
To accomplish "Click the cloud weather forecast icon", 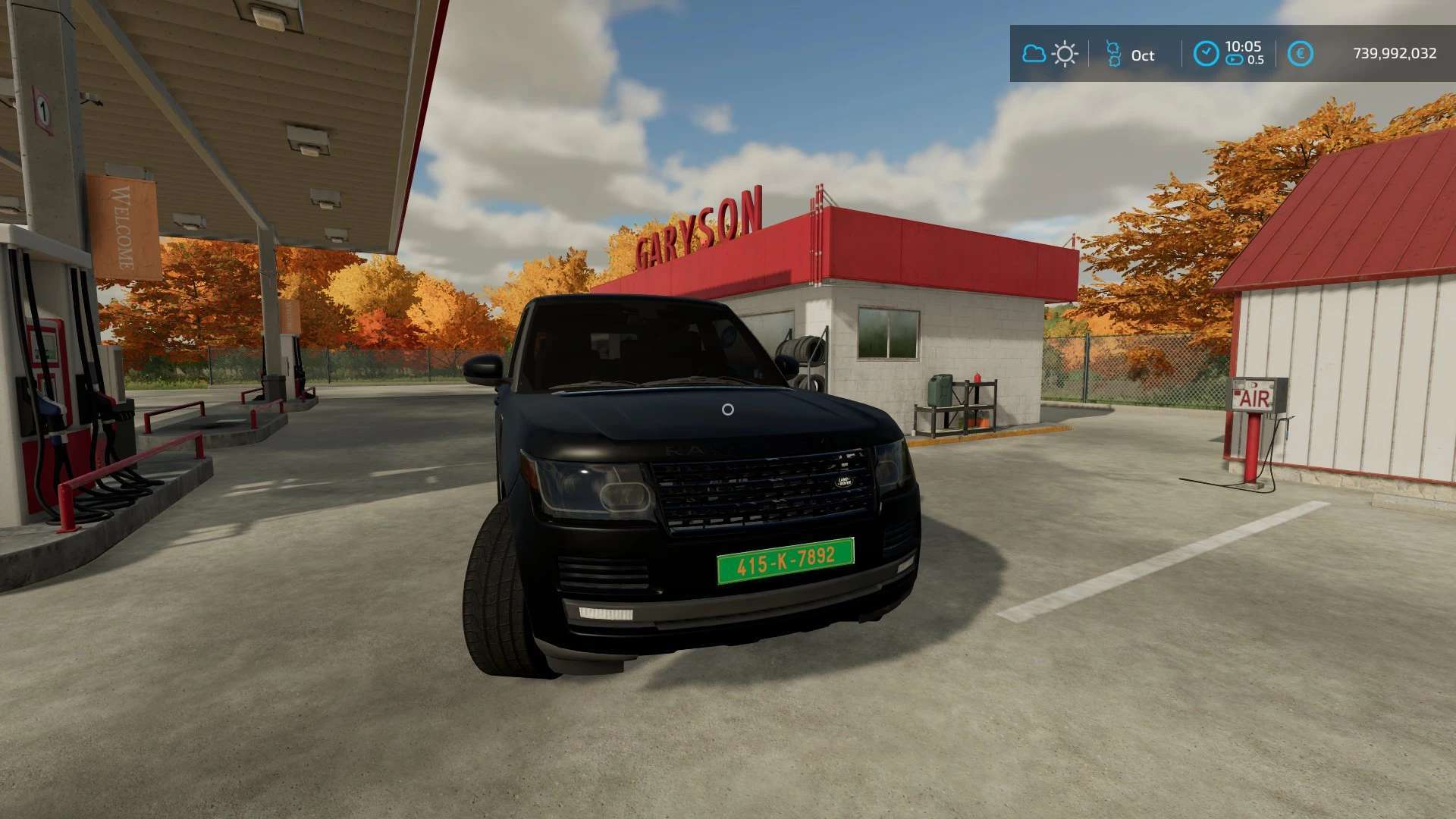I will pyautogui.click(x=1034, y=54).
